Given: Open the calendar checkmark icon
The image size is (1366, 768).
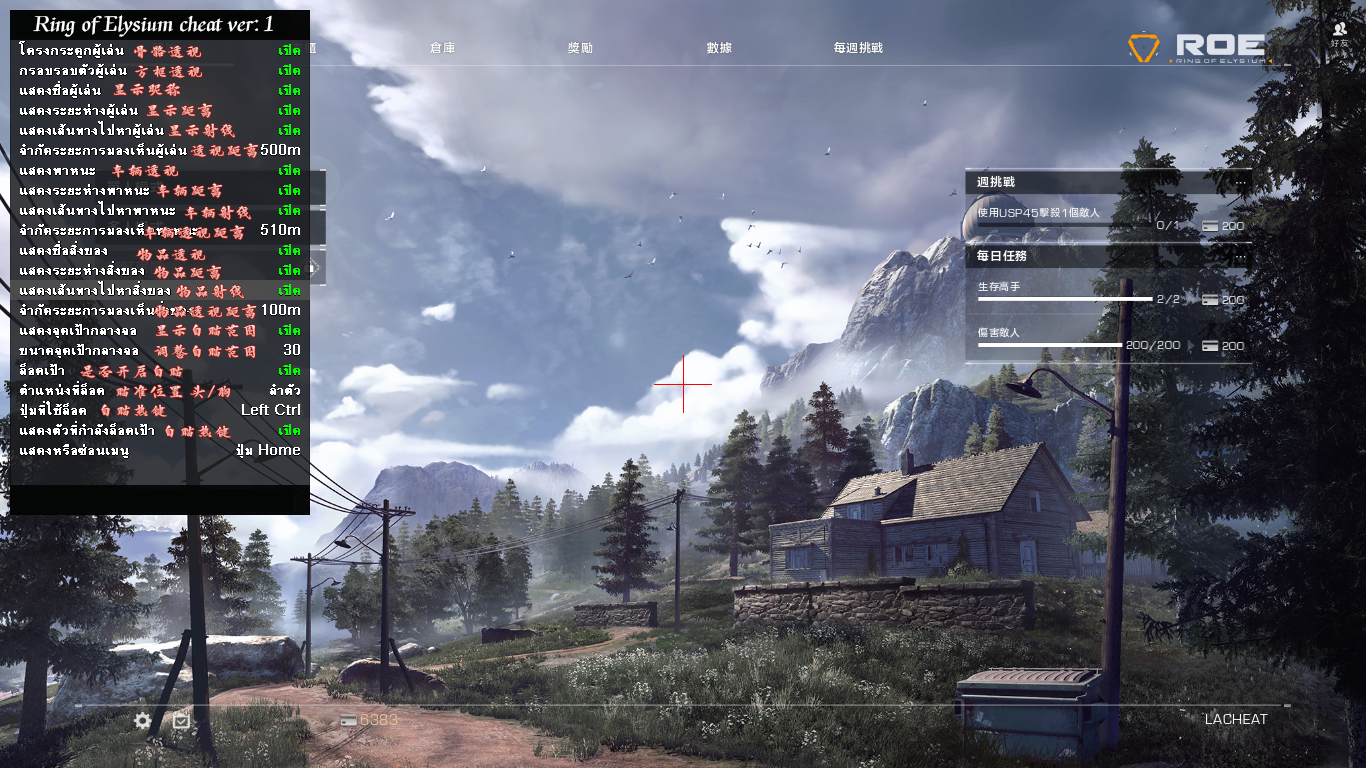Looking at the screenshot, I should pos(181,720).
